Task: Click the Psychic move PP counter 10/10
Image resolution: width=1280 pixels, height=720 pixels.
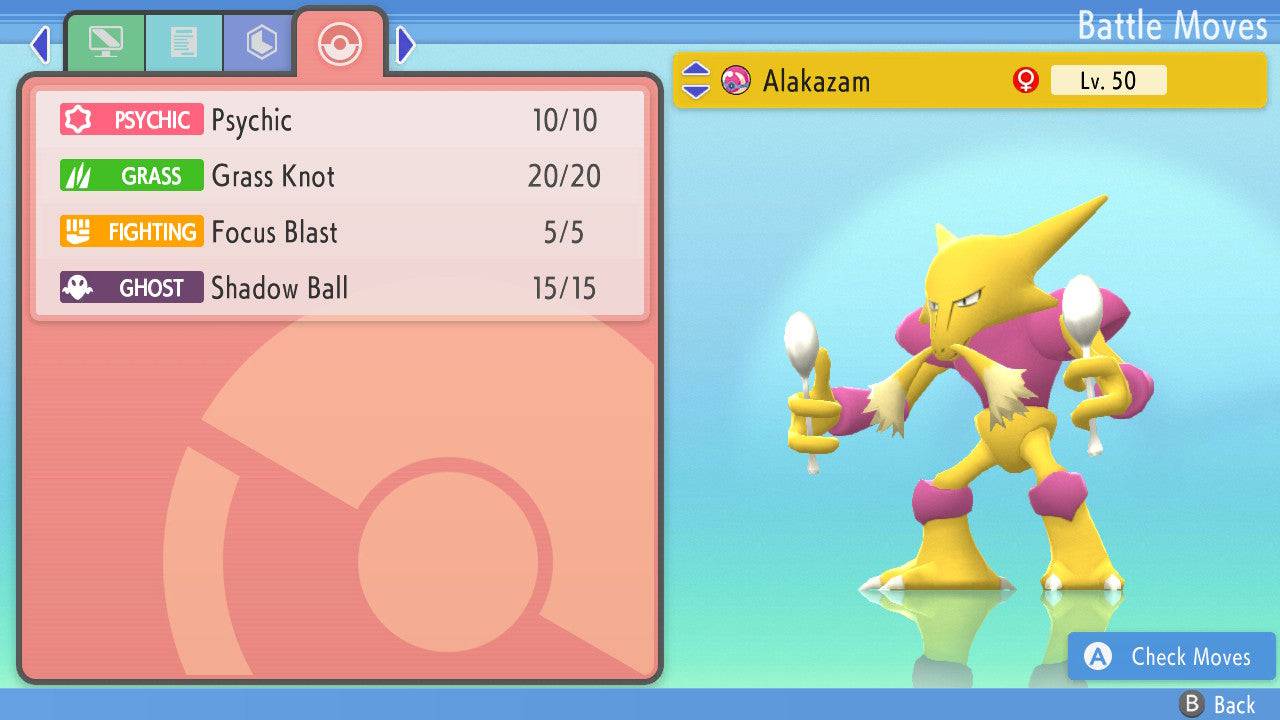Action: tap(567, 119)
